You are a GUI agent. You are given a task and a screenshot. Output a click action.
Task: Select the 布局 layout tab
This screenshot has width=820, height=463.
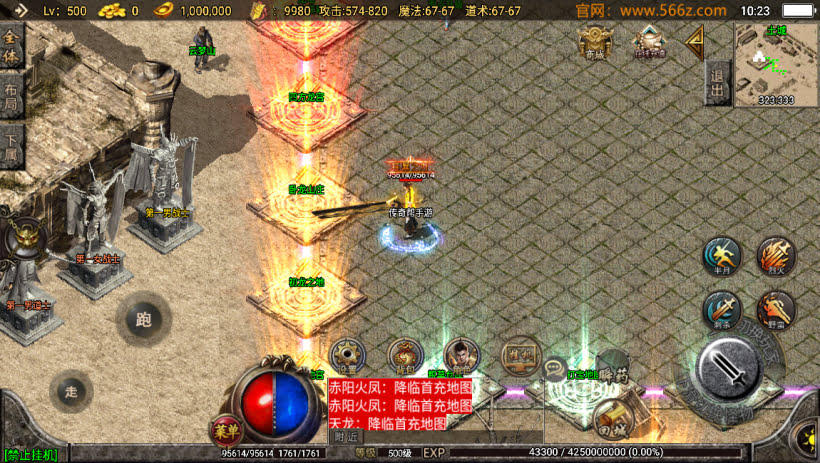tap(11, 98)
